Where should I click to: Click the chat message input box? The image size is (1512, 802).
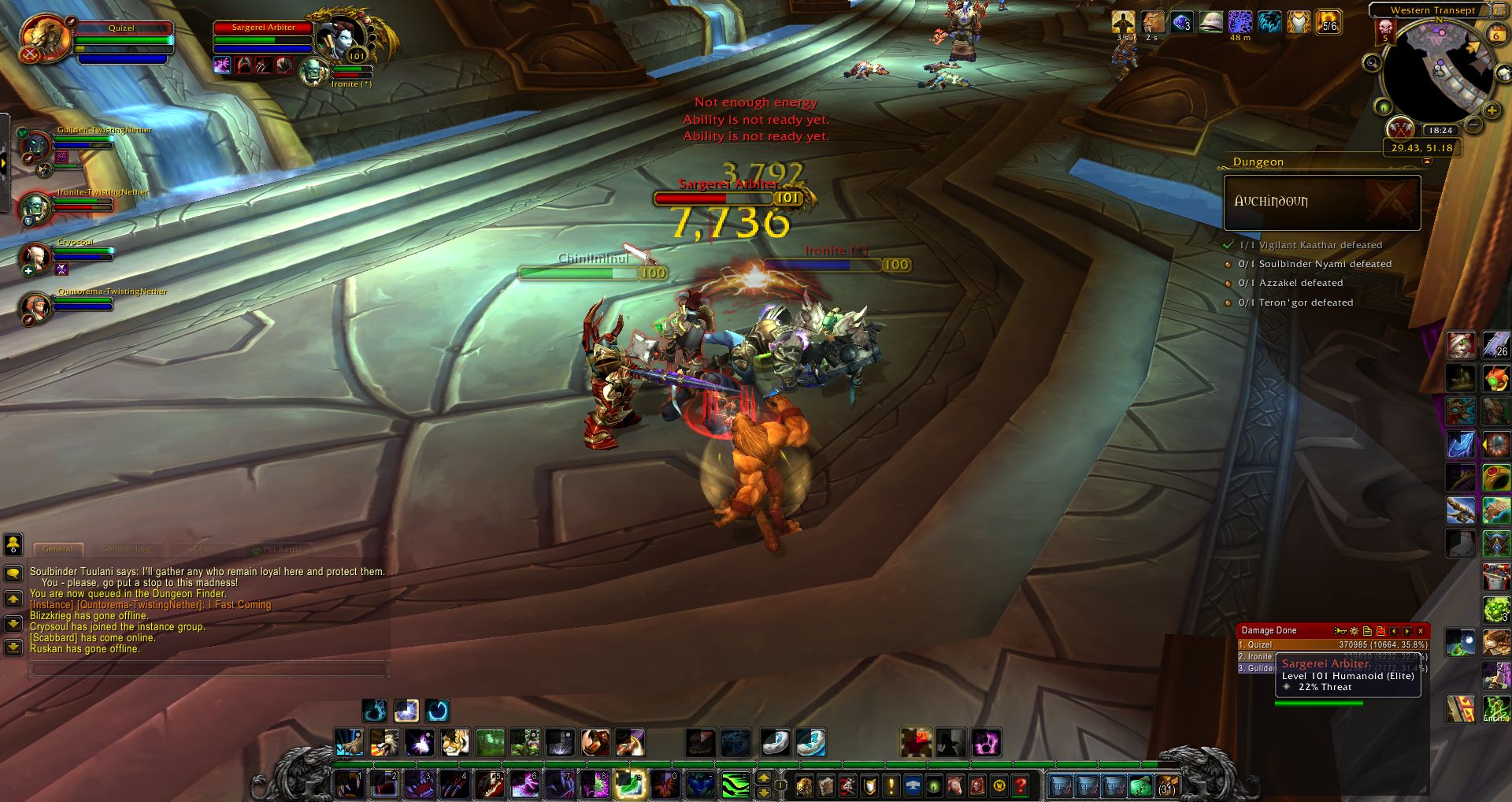tap(209, 670)
